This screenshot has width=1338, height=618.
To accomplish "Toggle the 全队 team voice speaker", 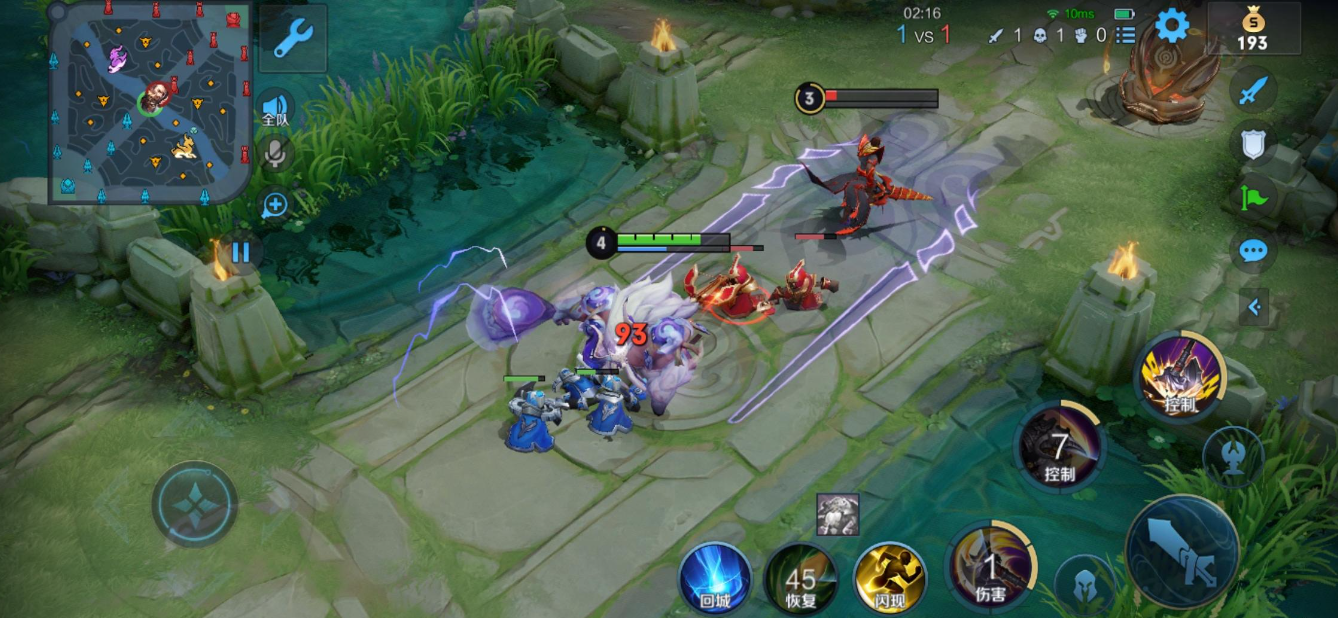I will 275,108.
